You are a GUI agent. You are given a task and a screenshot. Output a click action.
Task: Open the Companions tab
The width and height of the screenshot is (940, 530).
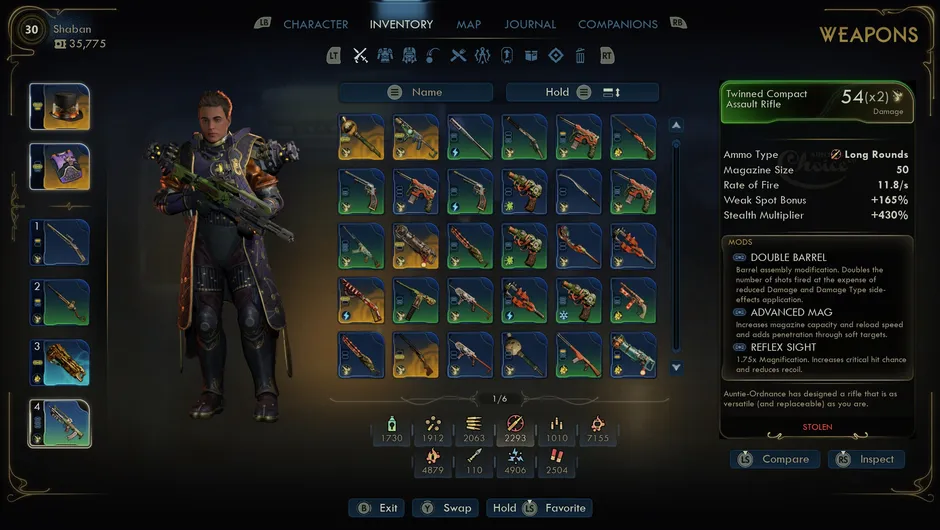tap(617, 24)
